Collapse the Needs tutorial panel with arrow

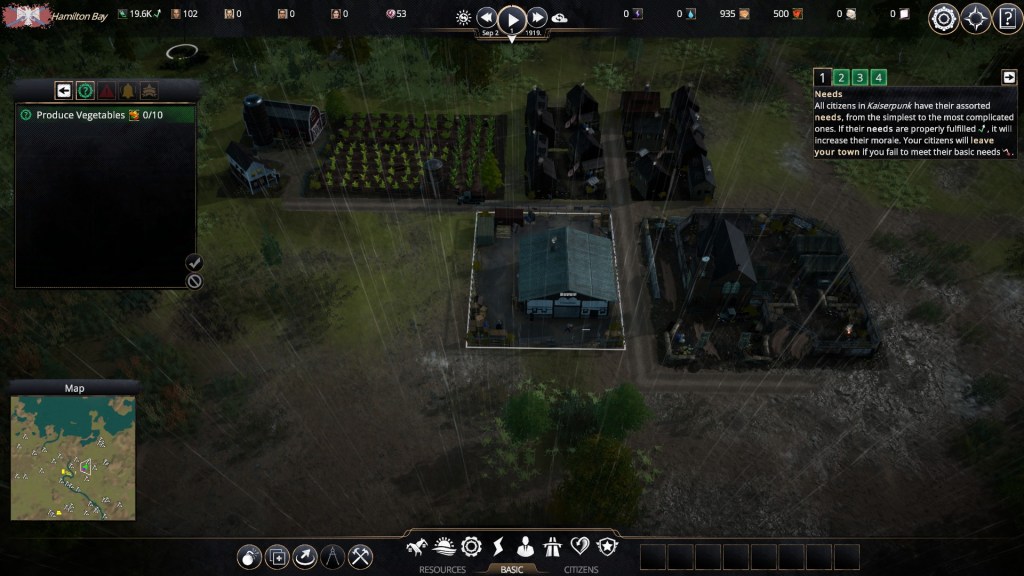coord(1008,77)
